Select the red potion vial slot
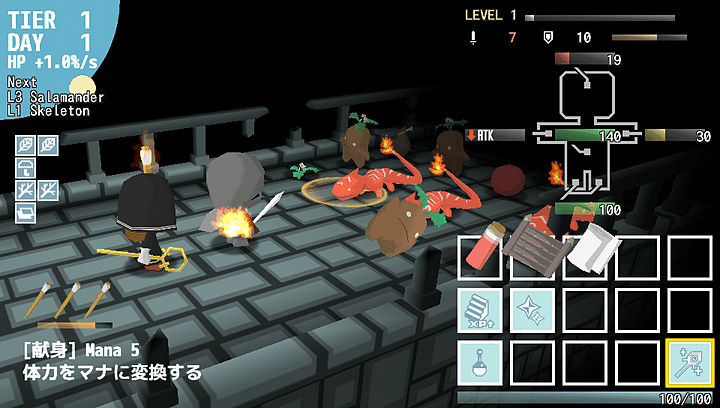 pyautogui.click(x=481, y=257)
